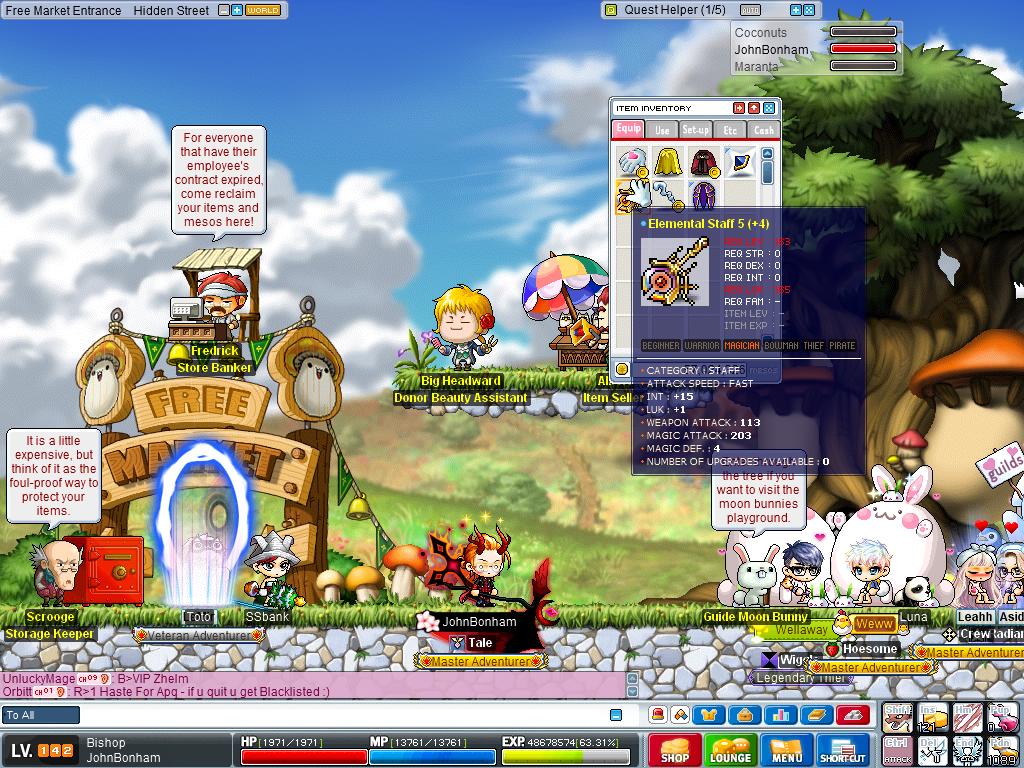Close the Quest Helper panel

[809, 10]
